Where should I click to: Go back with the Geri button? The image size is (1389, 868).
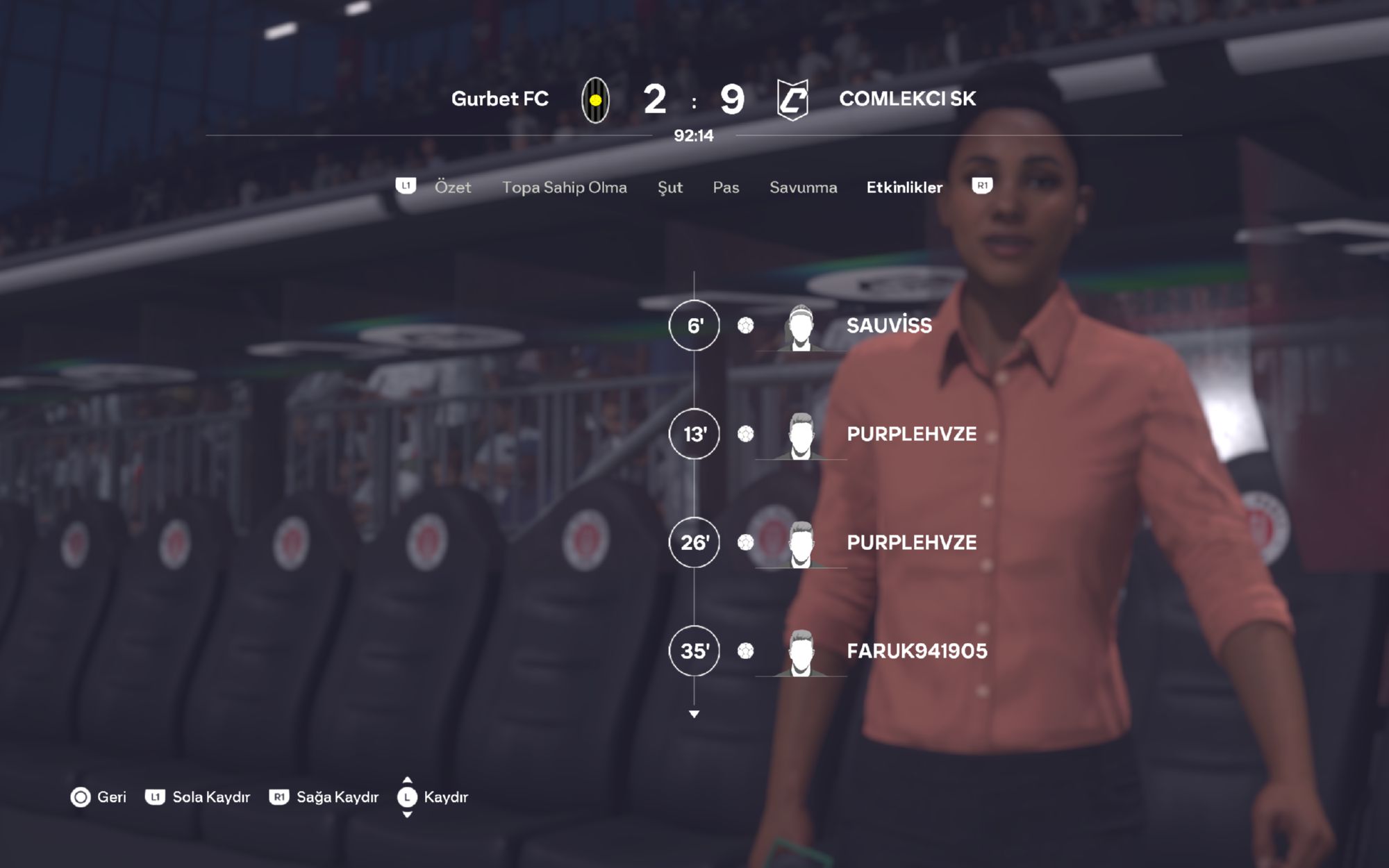point(99,796)
